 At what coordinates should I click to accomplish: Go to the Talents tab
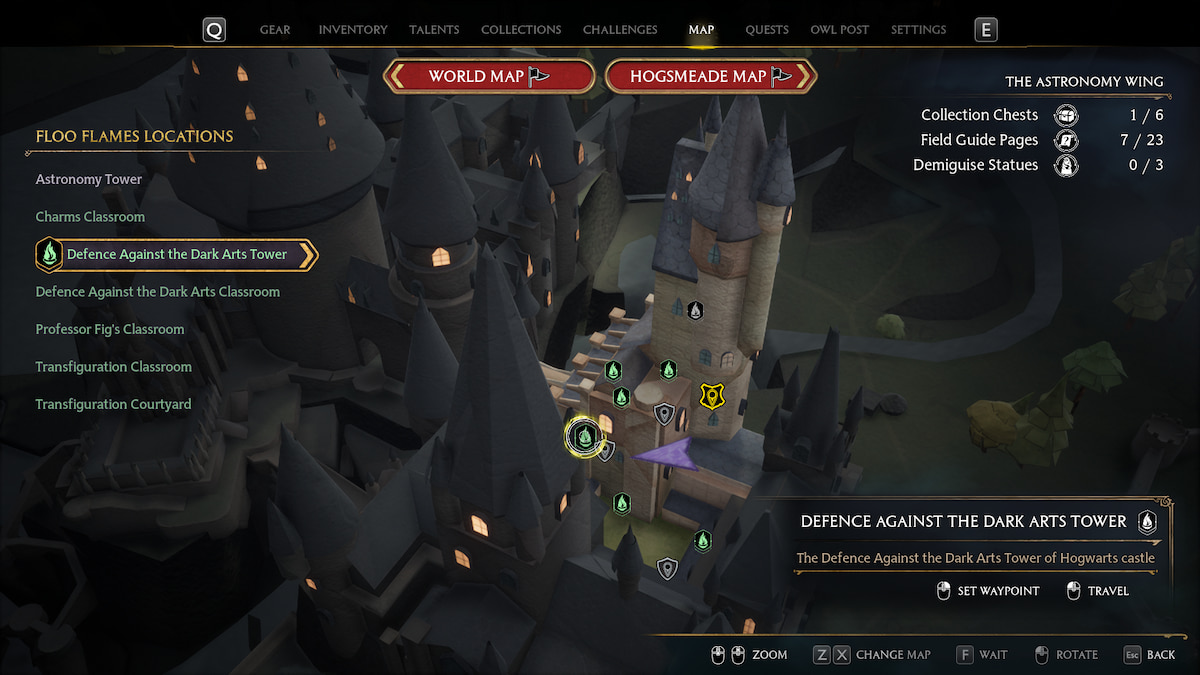click(434, 30)
